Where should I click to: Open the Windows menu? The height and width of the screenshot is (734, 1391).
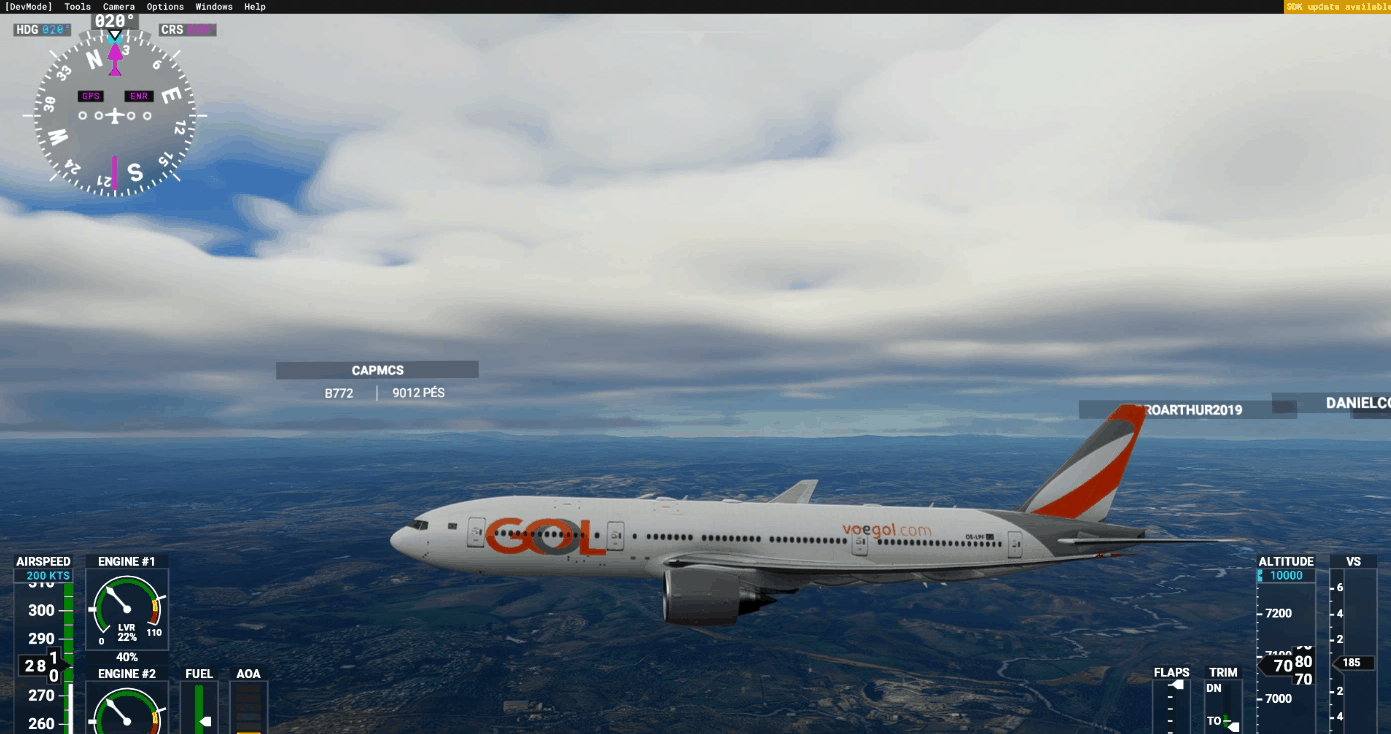tap(214, 7)
